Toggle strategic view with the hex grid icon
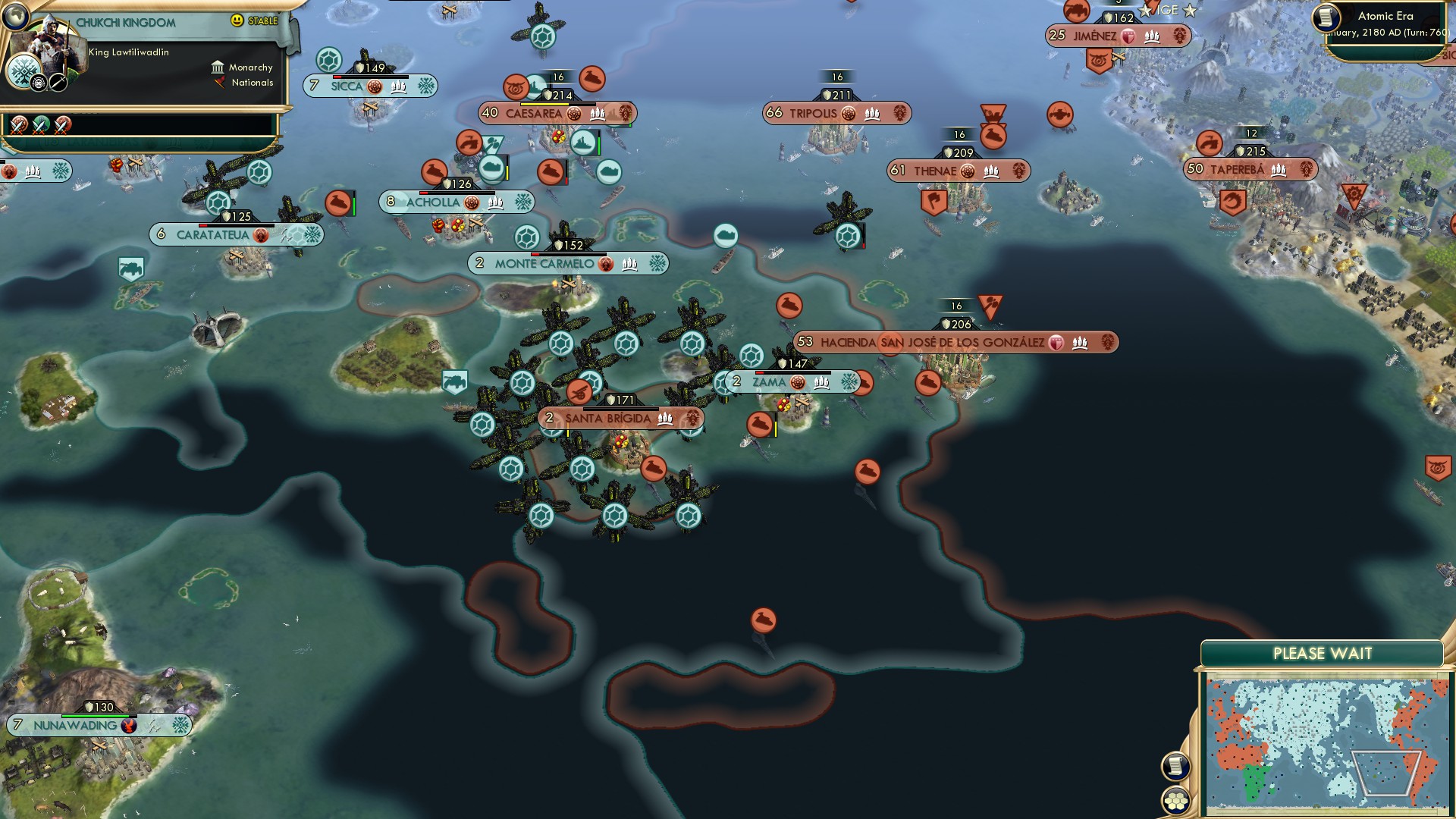This screenshot has height=819, width=1456. tap(1178, 798)
